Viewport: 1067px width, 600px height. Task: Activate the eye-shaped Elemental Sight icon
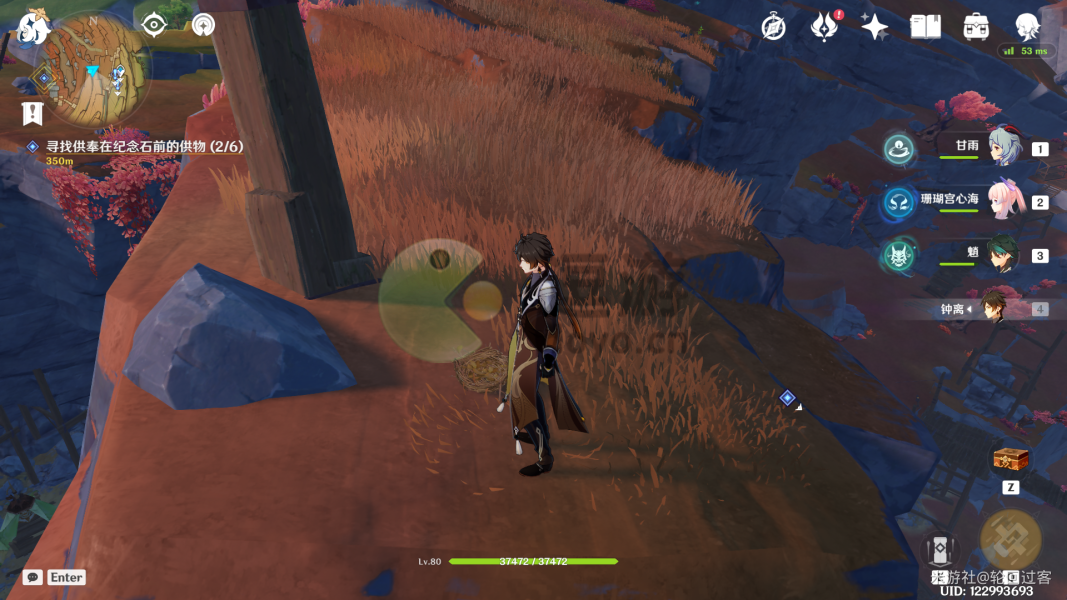coord(154,25)
